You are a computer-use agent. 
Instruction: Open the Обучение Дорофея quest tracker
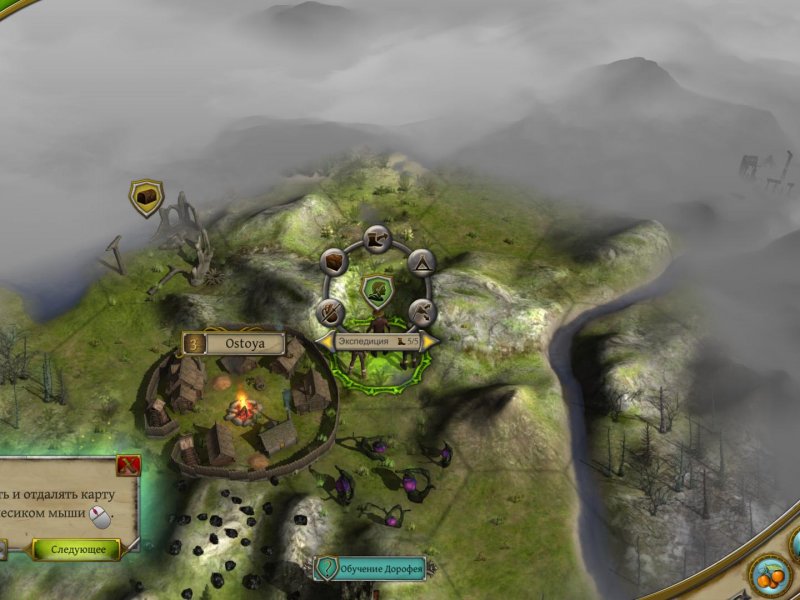(370, 569)
